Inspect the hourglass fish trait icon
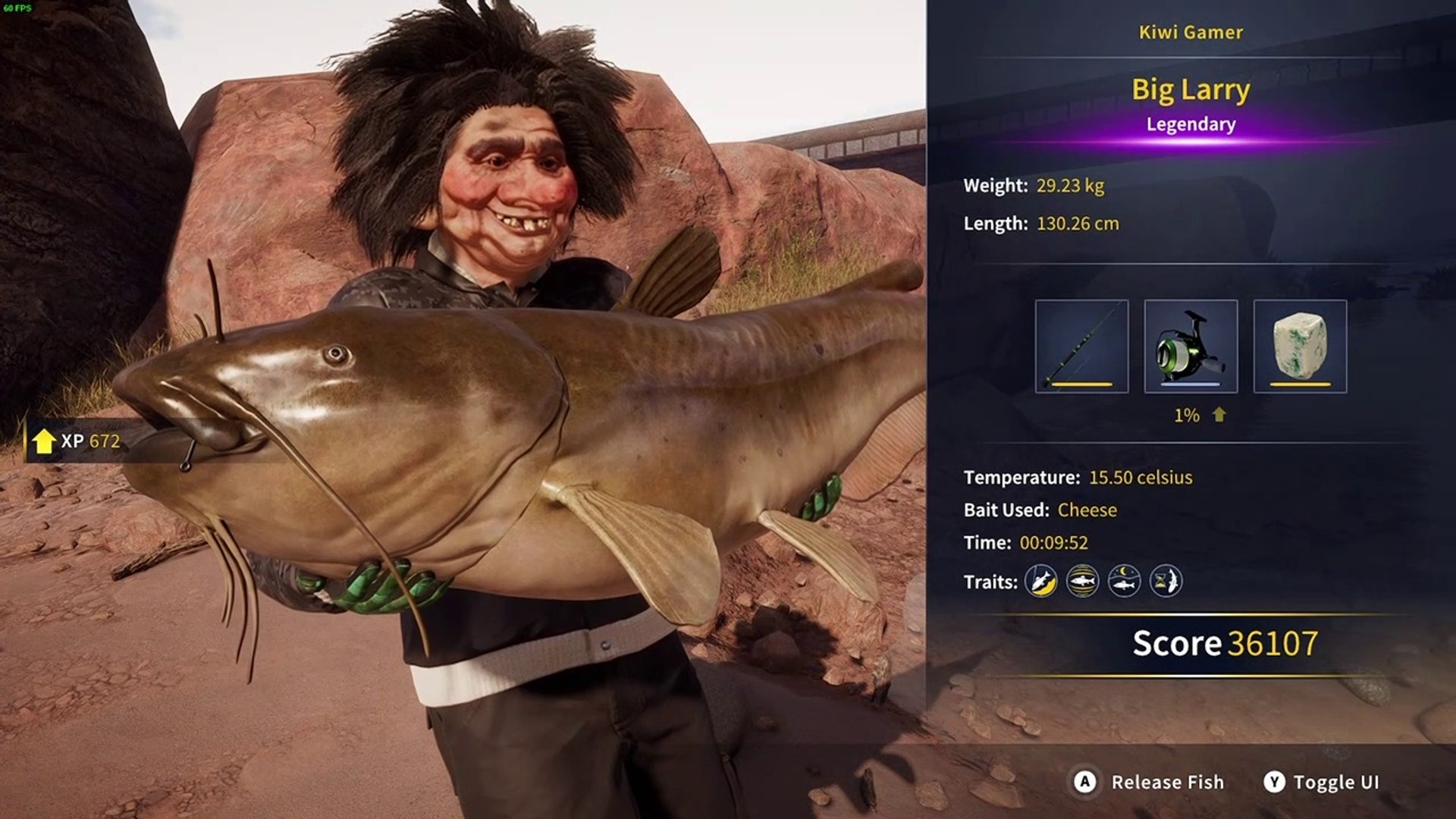This screenshot has height=819, width=1456. click(x=1166, y=582)
